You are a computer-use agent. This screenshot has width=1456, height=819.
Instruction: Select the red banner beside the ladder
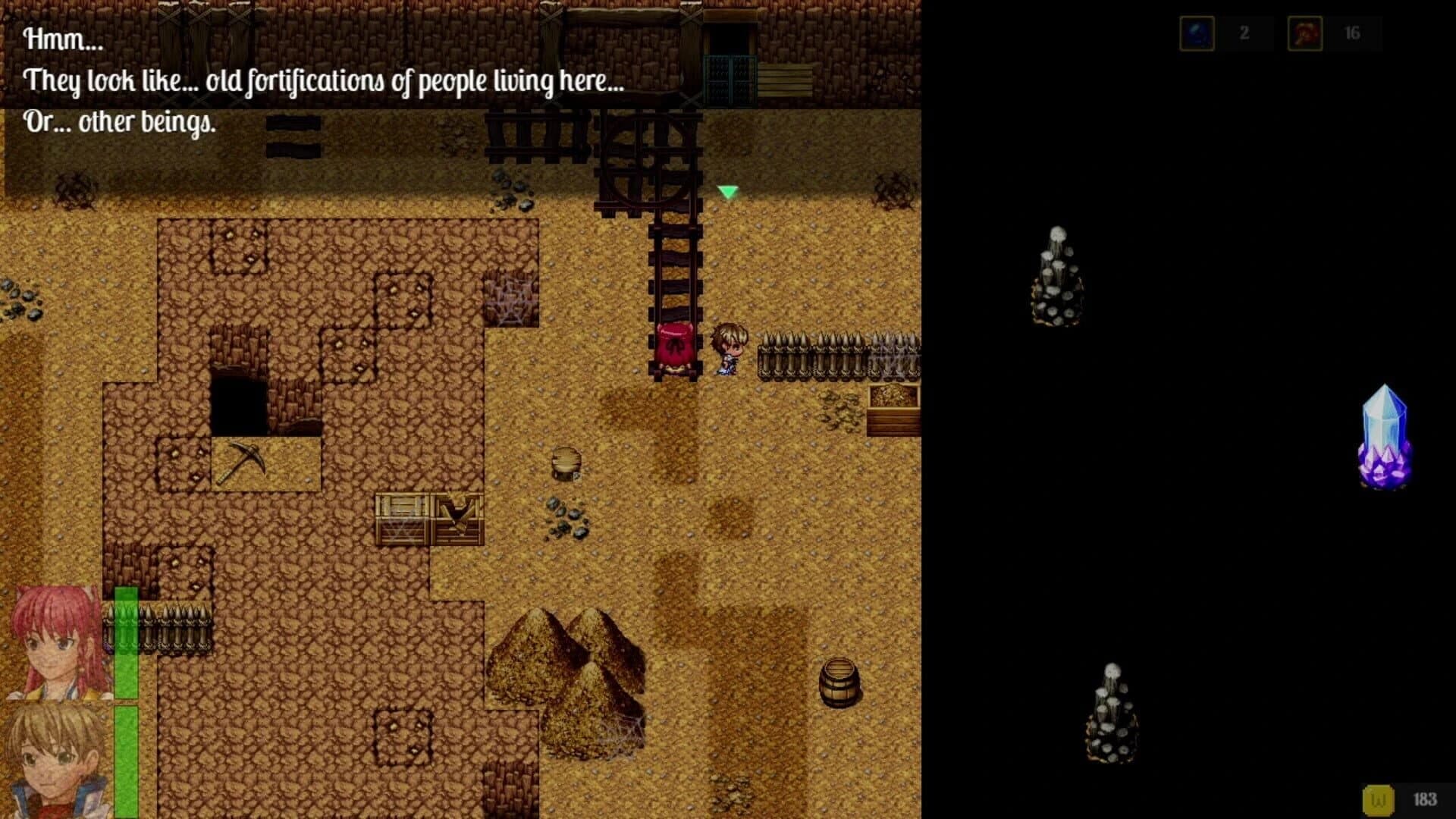pos(673,345)
